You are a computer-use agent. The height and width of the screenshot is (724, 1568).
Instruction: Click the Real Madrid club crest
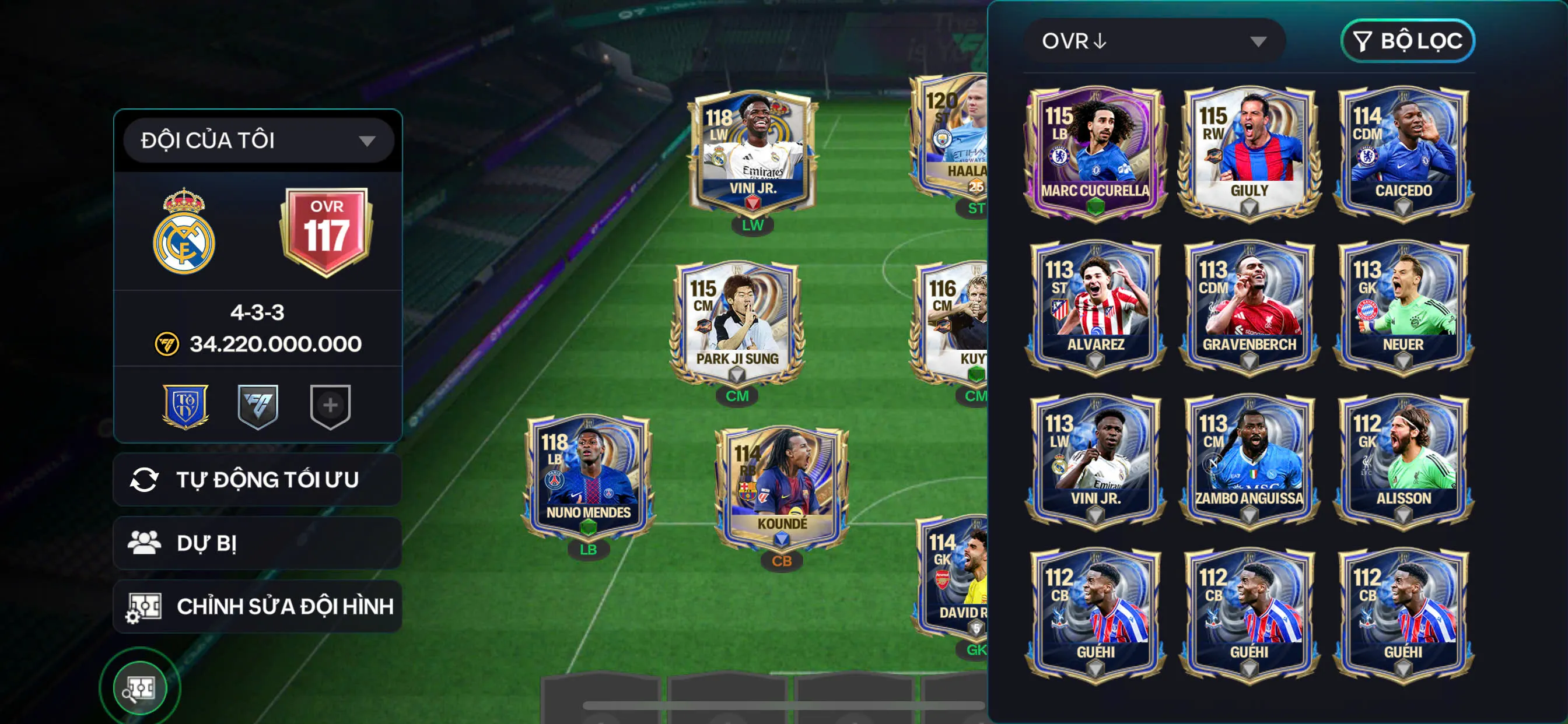[185, 228]
